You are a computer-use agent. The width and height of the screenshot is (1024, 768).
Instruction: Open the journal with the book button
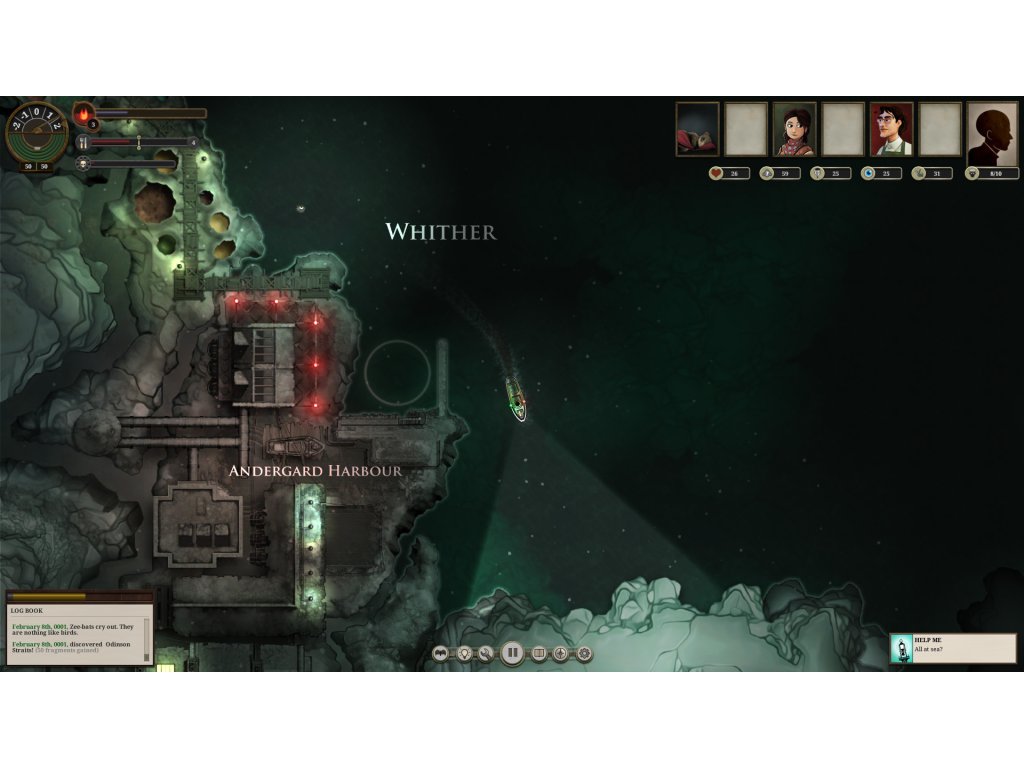click(x=538, y=654)
